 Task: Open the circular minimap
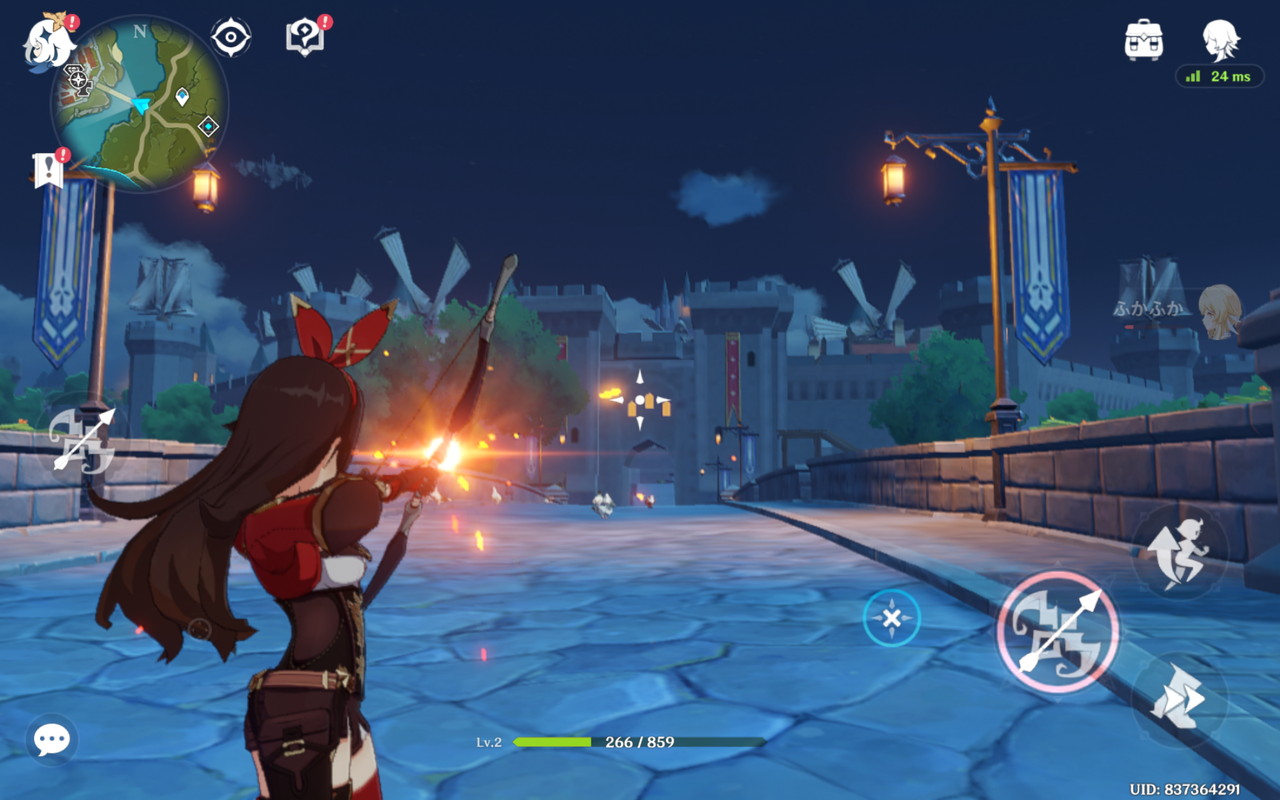[140, 104]
